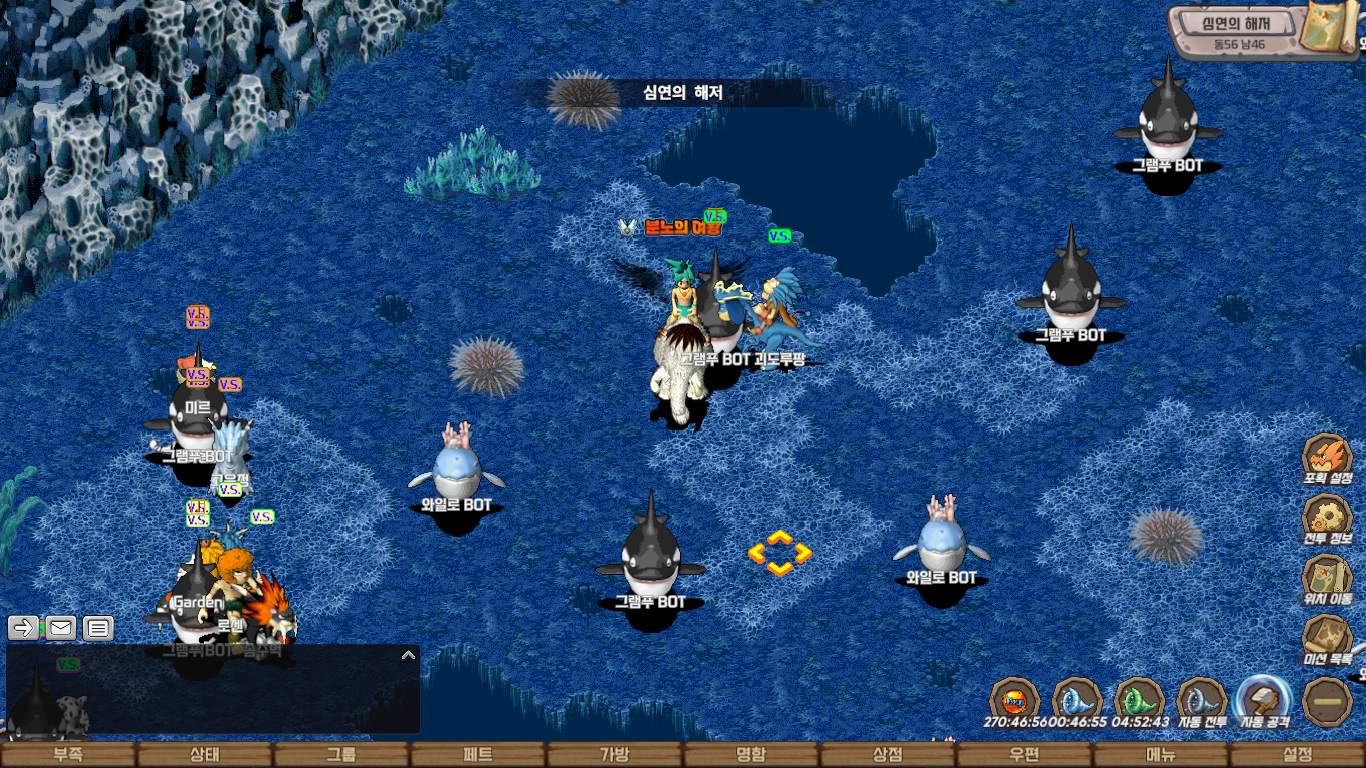This screenshot has width=1366, height=768.
Task: Open the 명함 (name card) menu
Action: tap(751, 755)
